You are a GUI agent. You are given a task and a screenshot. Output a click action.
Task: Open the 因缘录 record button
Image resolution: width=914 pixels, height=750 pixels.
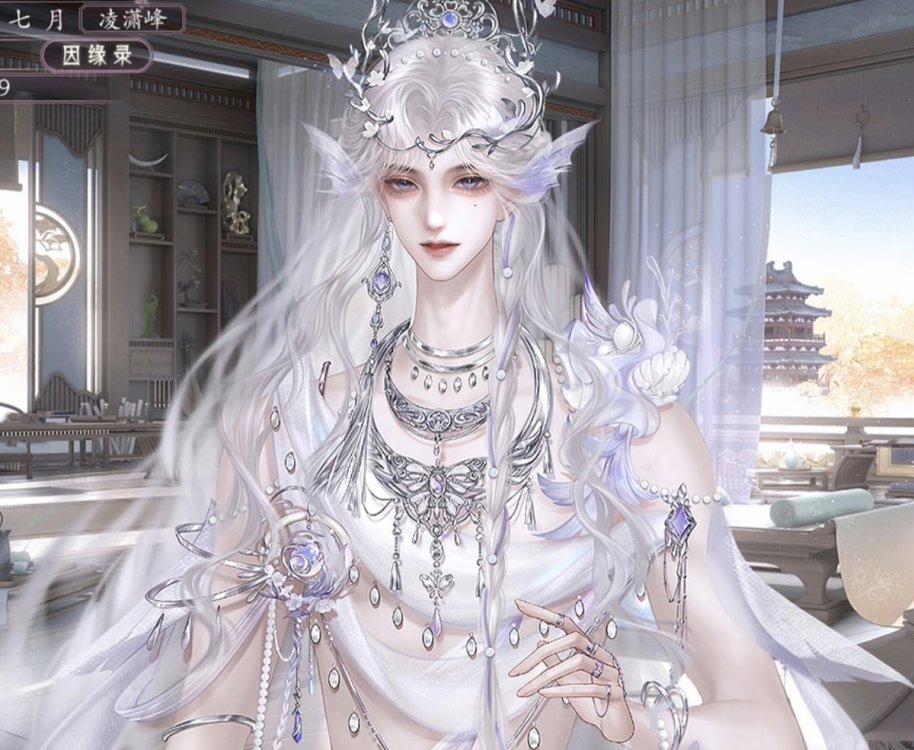tap(96, 55)
